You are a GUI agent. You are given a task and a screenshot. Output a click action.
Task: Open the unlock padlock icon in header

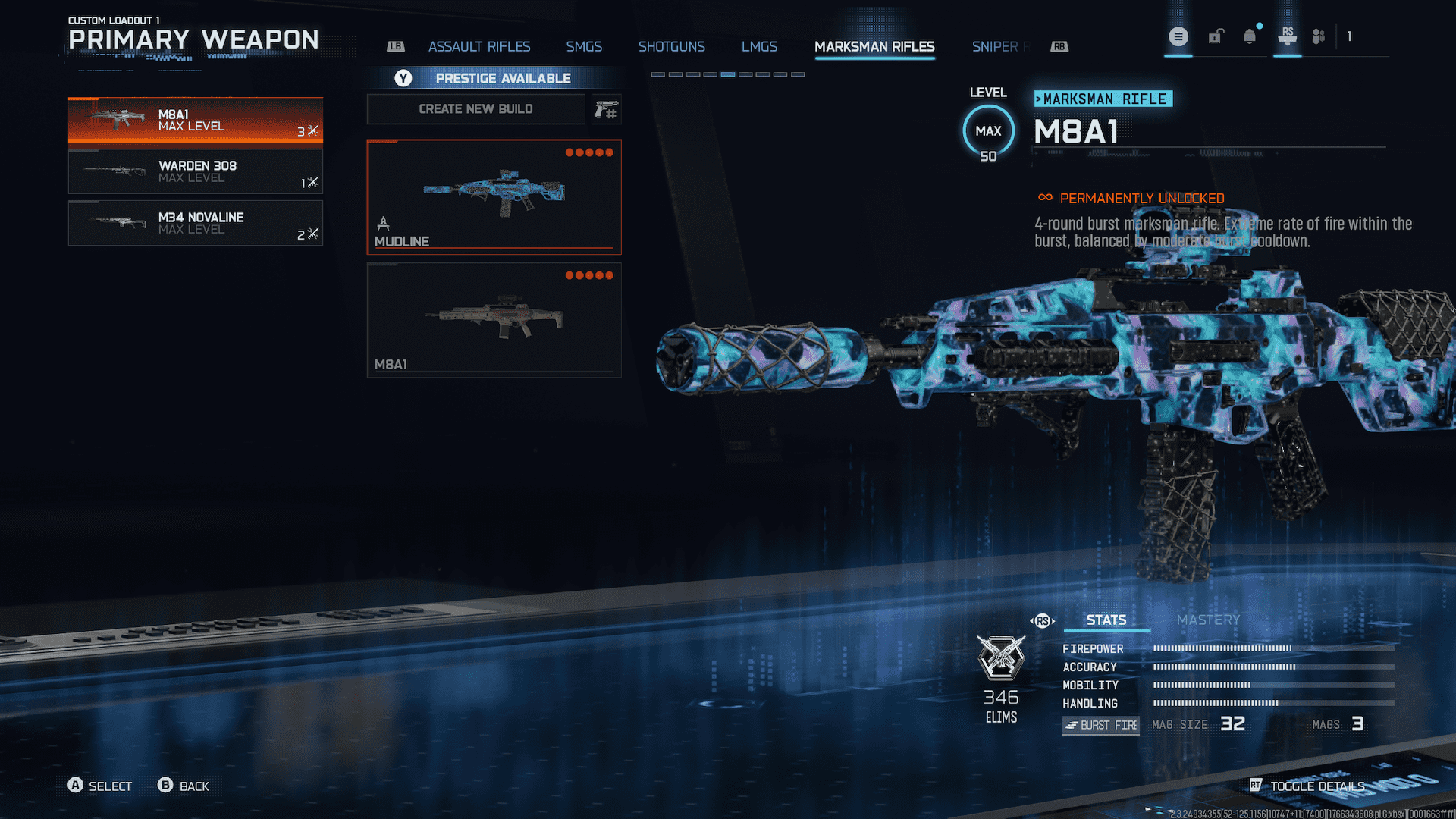point(1216,36)
